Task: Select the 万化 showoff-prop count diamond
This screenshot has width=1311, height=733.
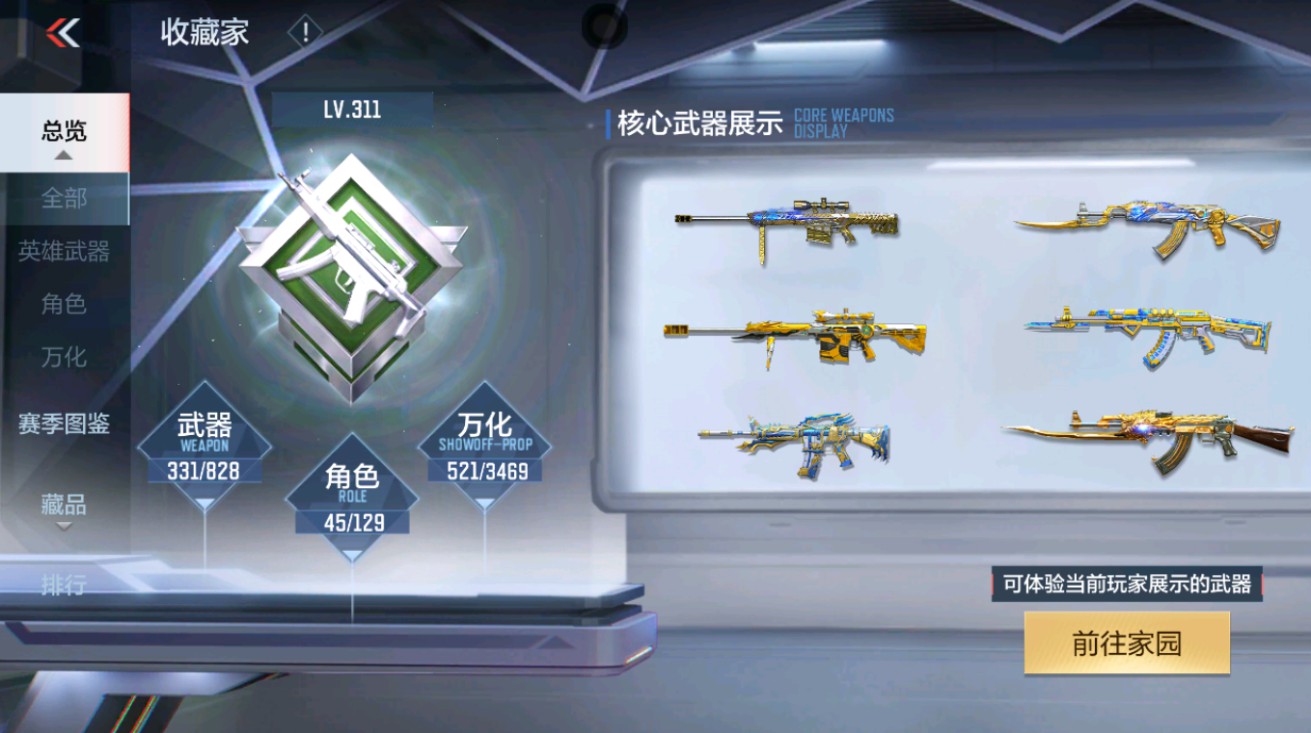Action: pos(491,447)
